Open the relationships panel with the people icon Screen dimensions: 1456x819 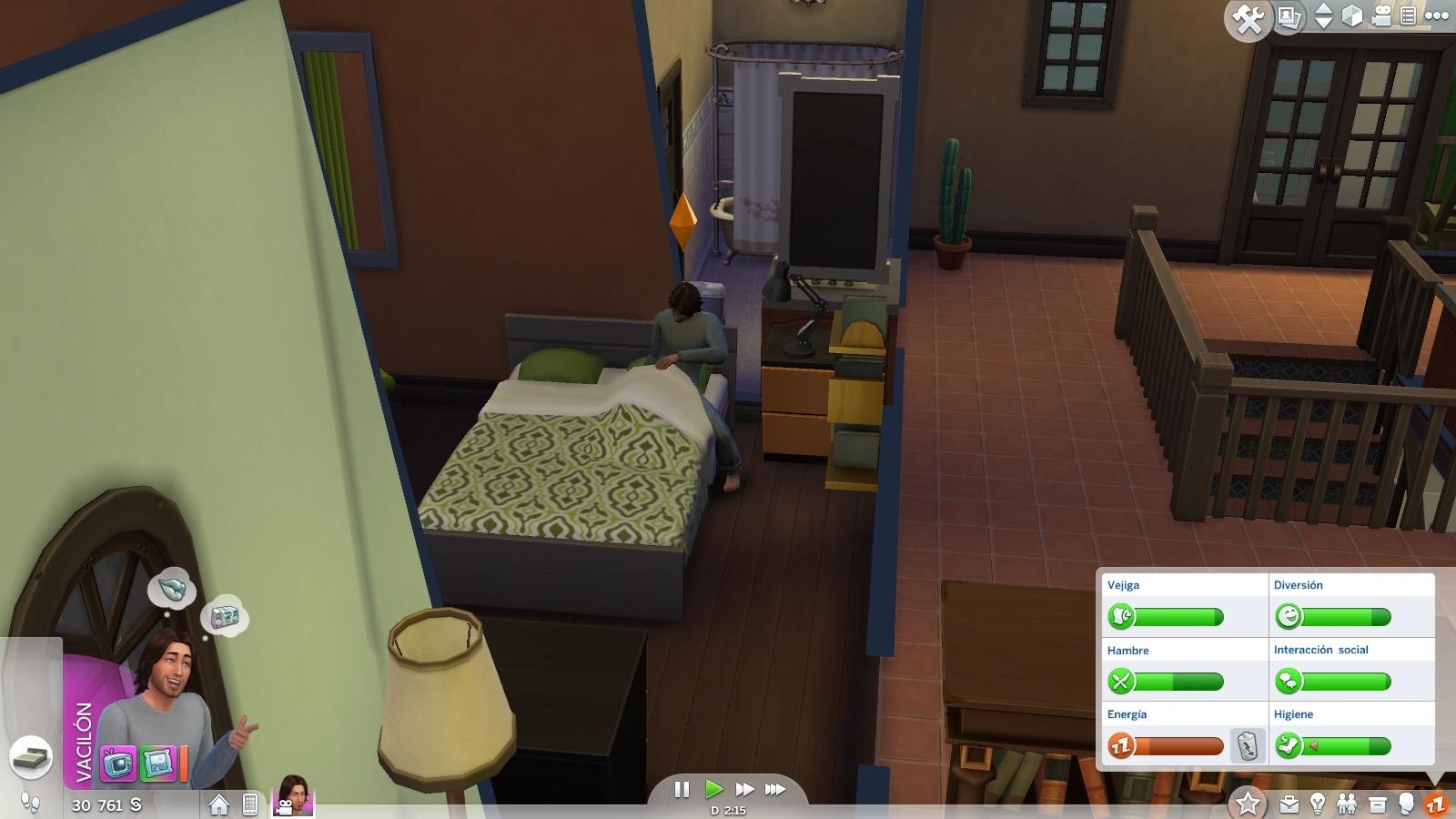point(1347,804)
